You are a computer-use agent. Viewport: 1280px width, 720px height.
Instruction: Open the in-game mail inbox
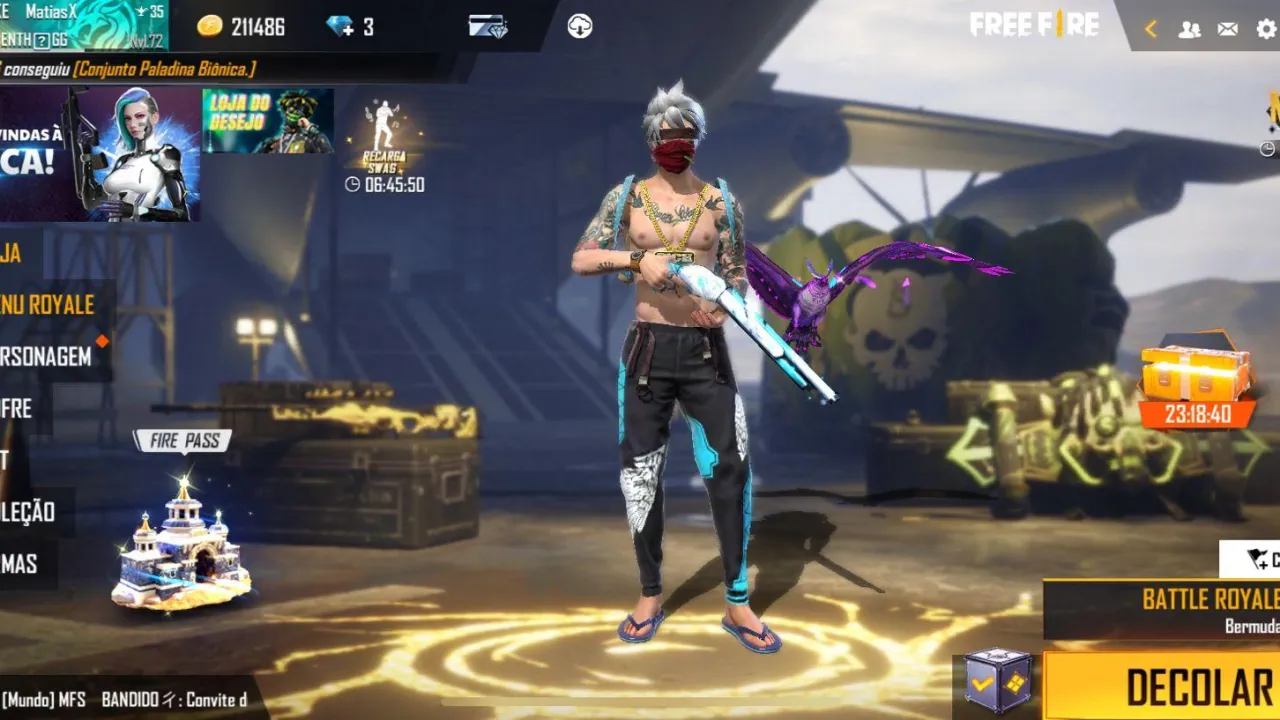(1226, 29)
